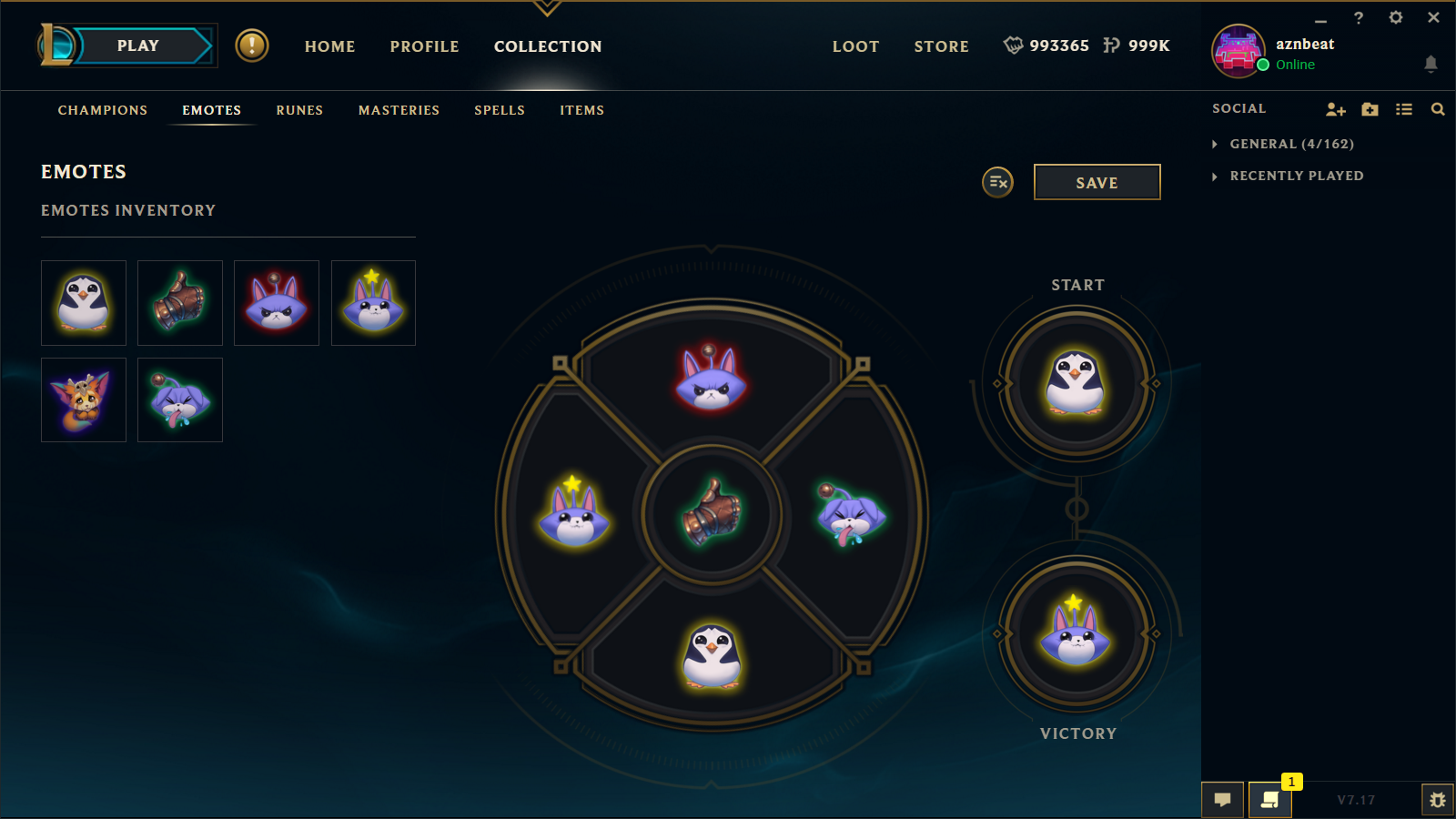1456x819 pixels.
Task: Open the buddy list options icon
Action: point(1403,109)
